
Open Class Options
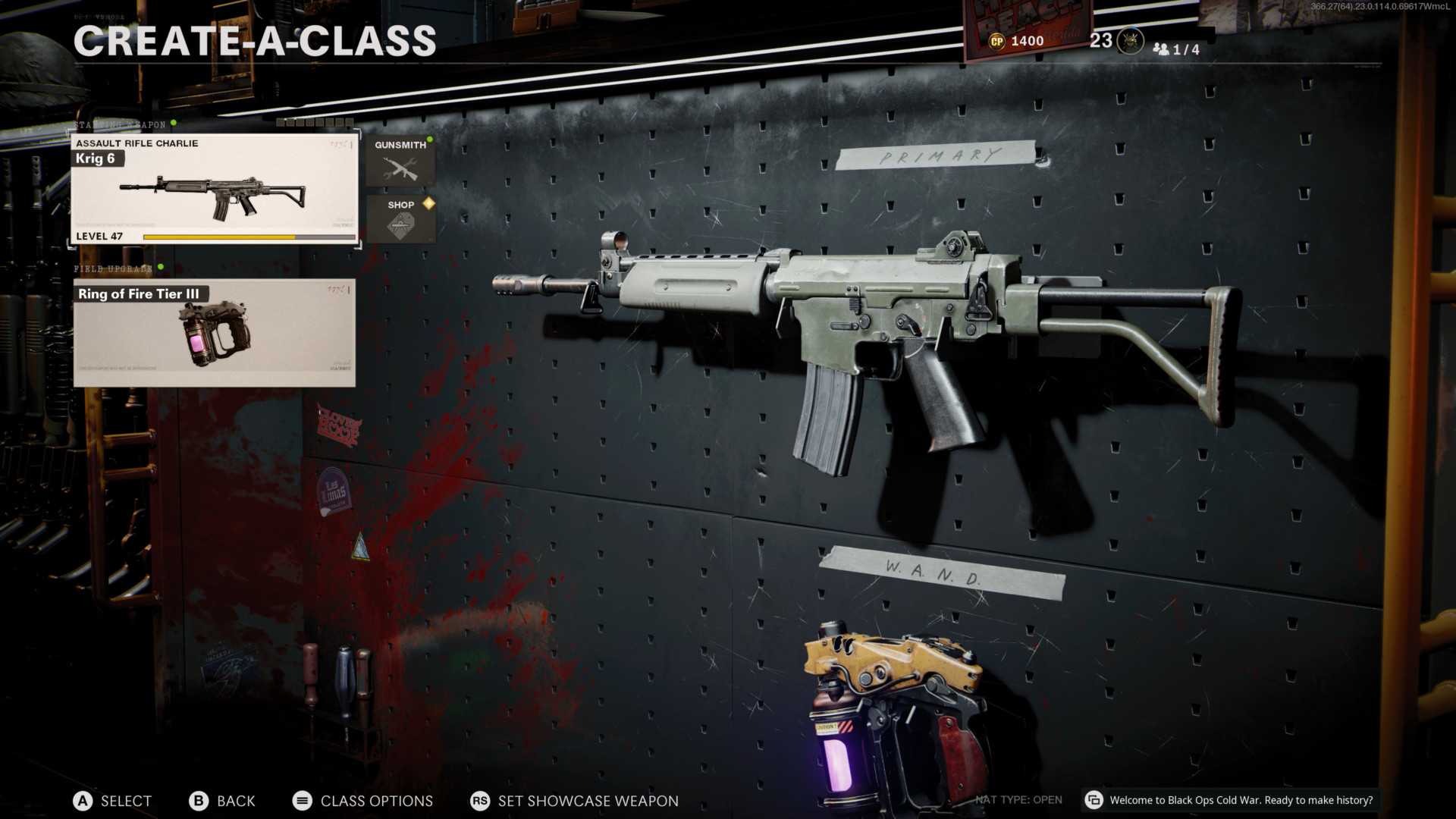coord(362,801)
